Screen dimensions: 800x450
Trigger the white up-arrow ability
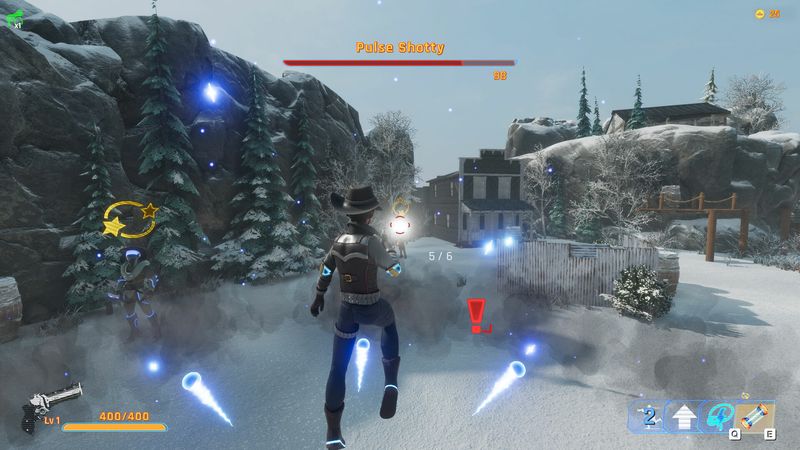tap(684, 415)
